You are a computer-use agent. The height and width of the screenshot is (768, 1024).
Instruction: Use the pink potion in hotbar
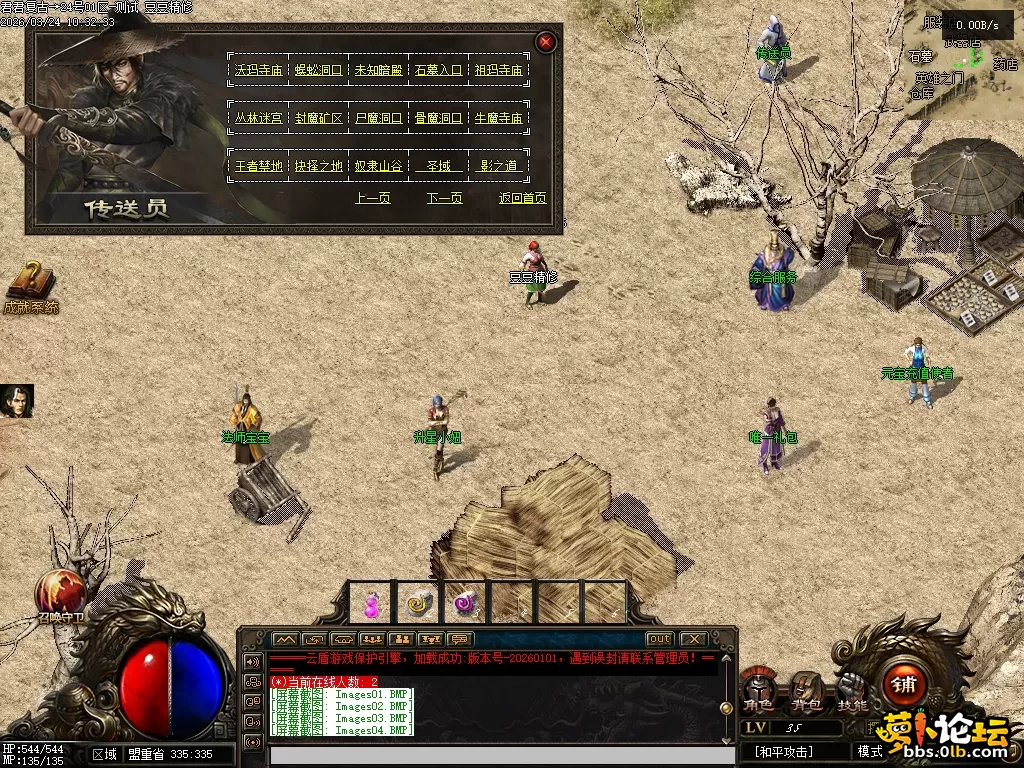(x=372, y=603)
